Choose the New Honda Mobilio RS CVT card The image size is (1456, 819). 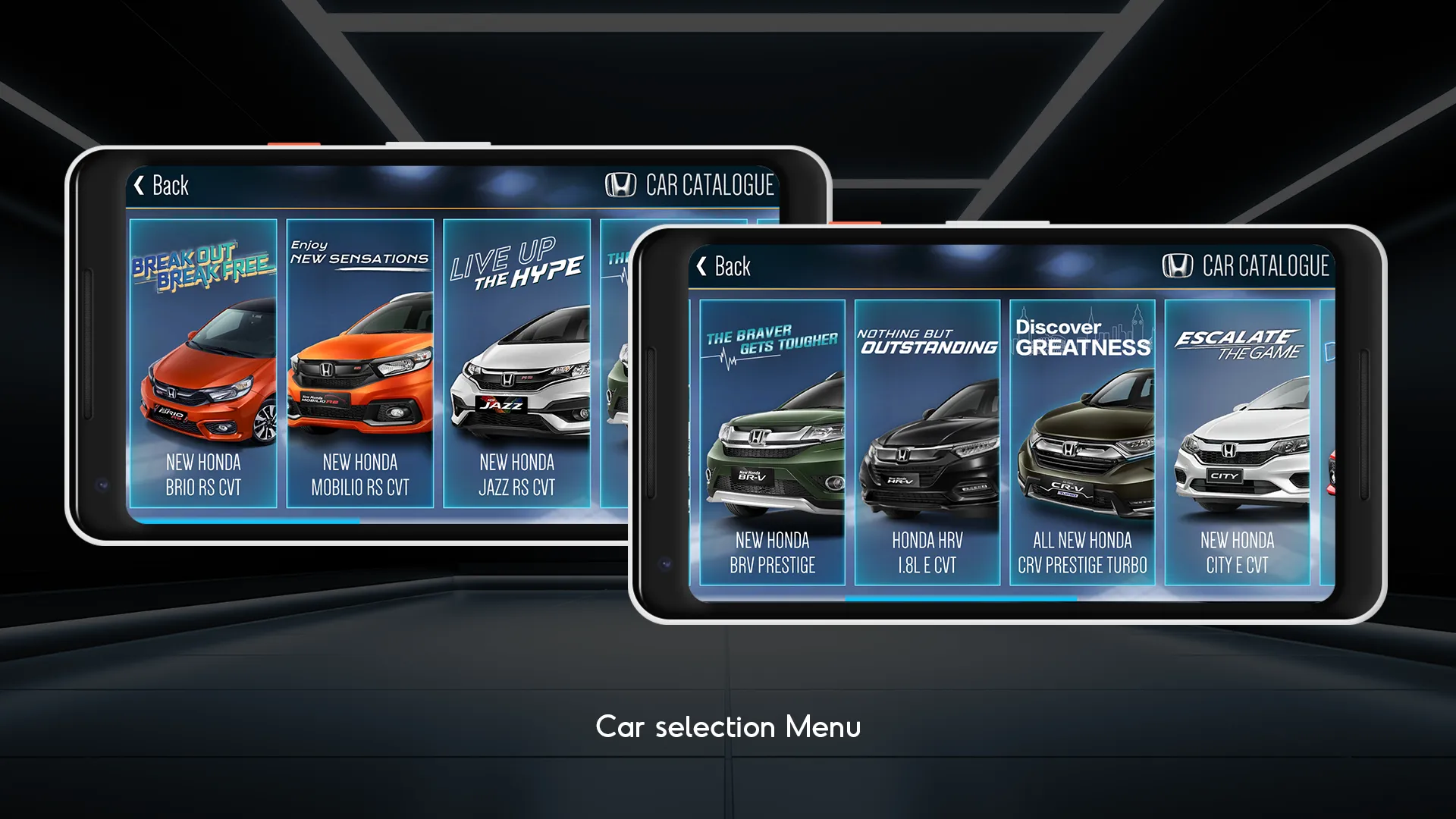tap(360, 364)
